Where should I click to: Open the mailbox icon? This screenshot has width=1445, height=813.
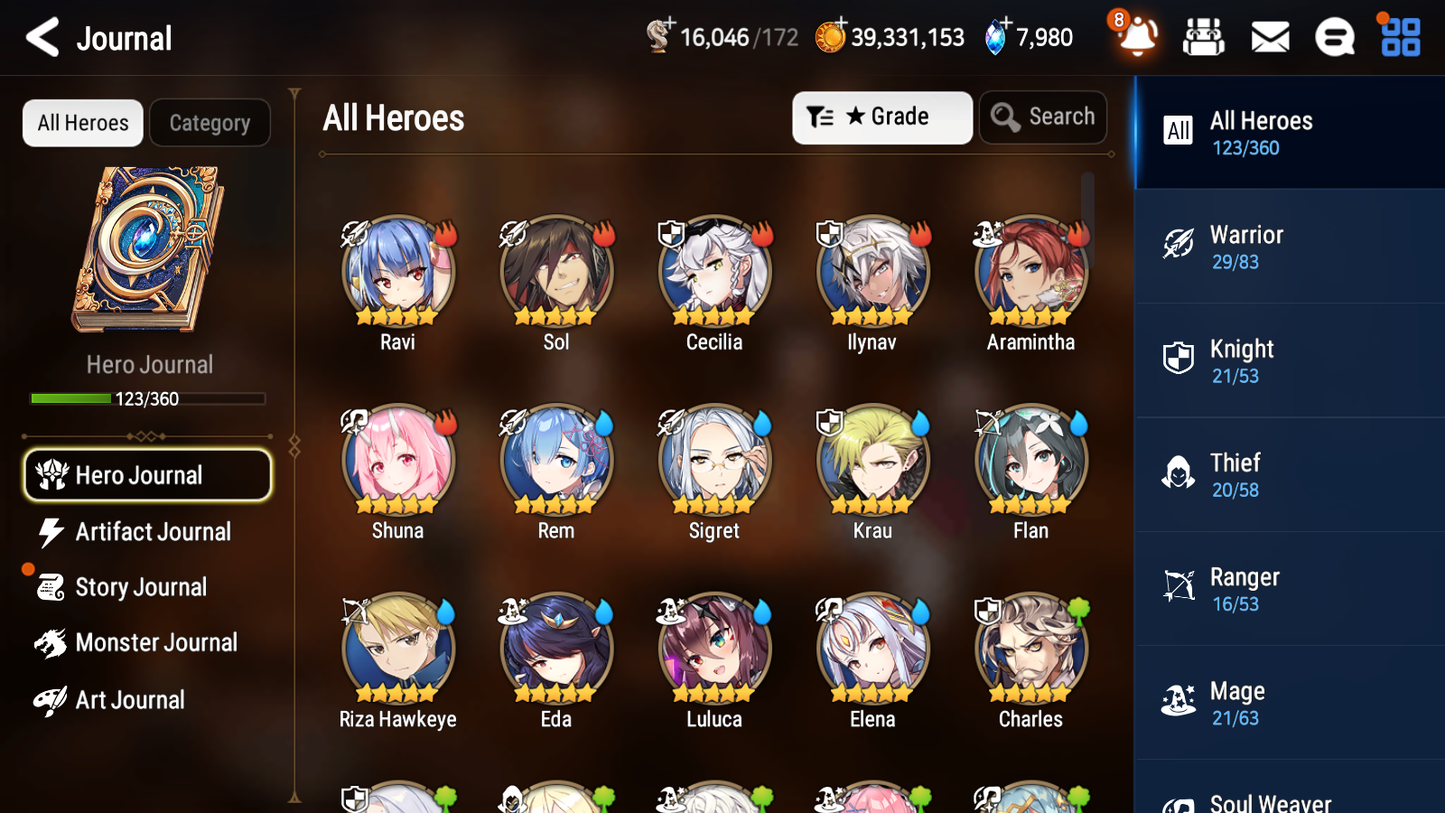1269,36
